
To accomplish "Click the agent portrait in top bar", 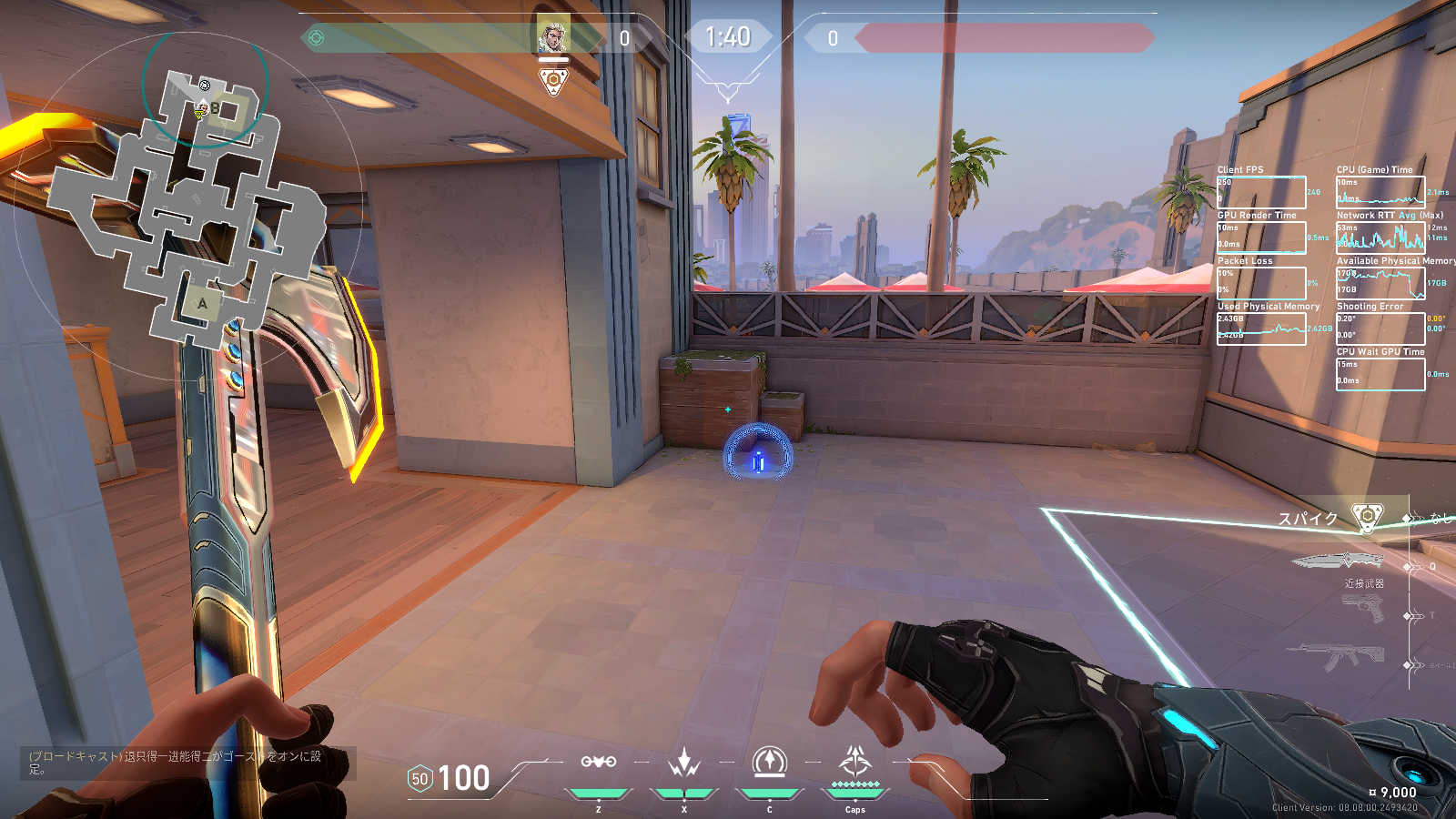I will coord(553,36).
